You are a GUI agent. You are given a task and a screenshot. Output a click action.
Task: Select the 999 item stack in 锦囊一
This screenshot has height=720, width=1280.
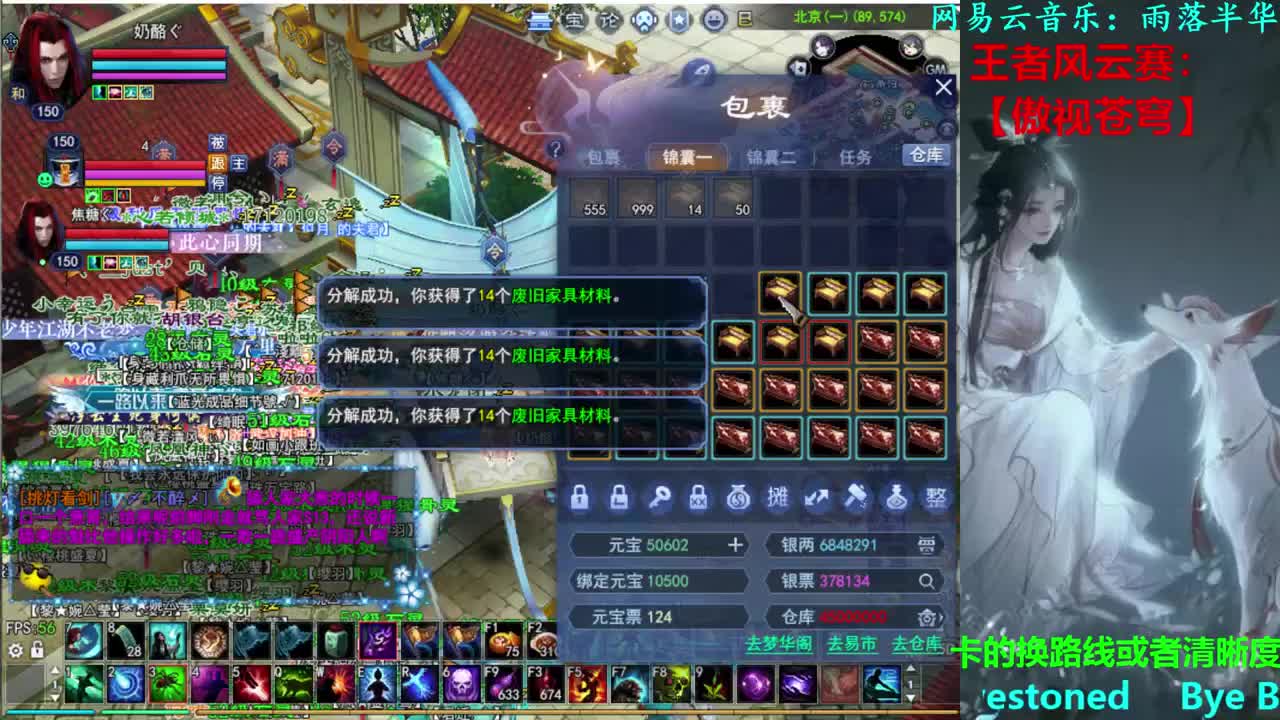[640, 199]
